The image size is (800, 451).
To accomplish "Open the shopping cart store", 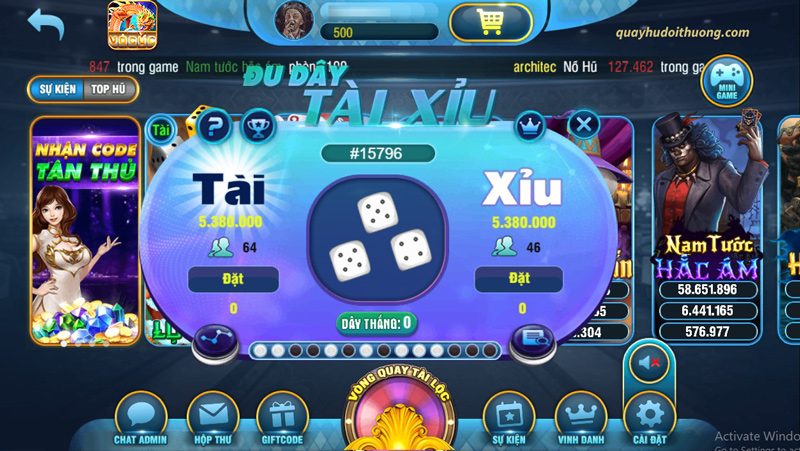I will pyautogui.click(x=490, y=22).
